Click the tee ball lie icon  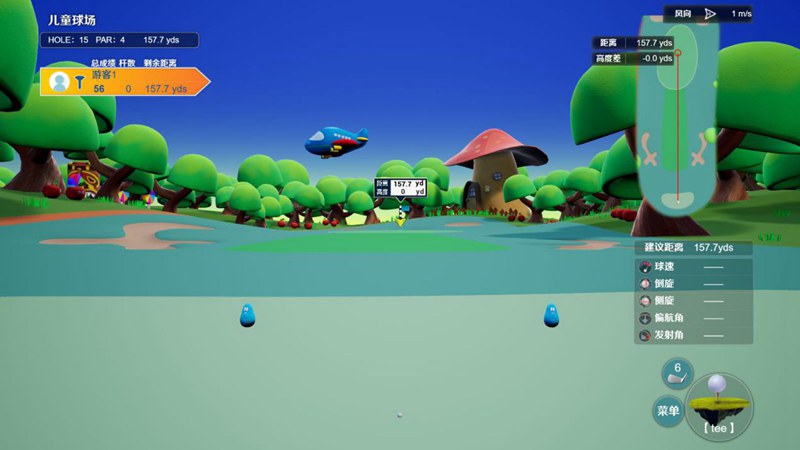click(719, 405)
